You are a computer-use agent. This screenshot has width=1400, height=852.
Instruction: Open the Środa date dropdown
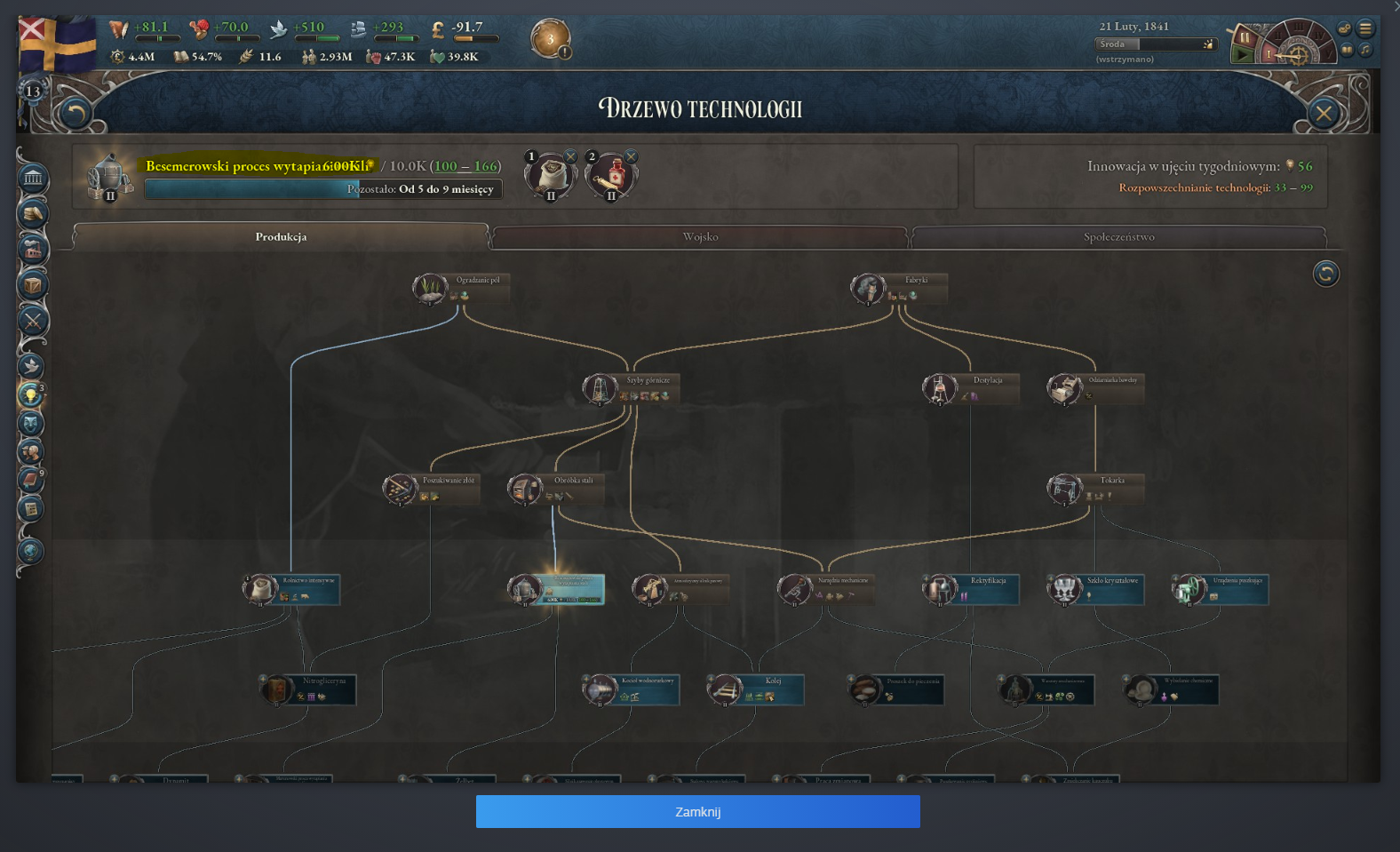[x=1155, y=44]
